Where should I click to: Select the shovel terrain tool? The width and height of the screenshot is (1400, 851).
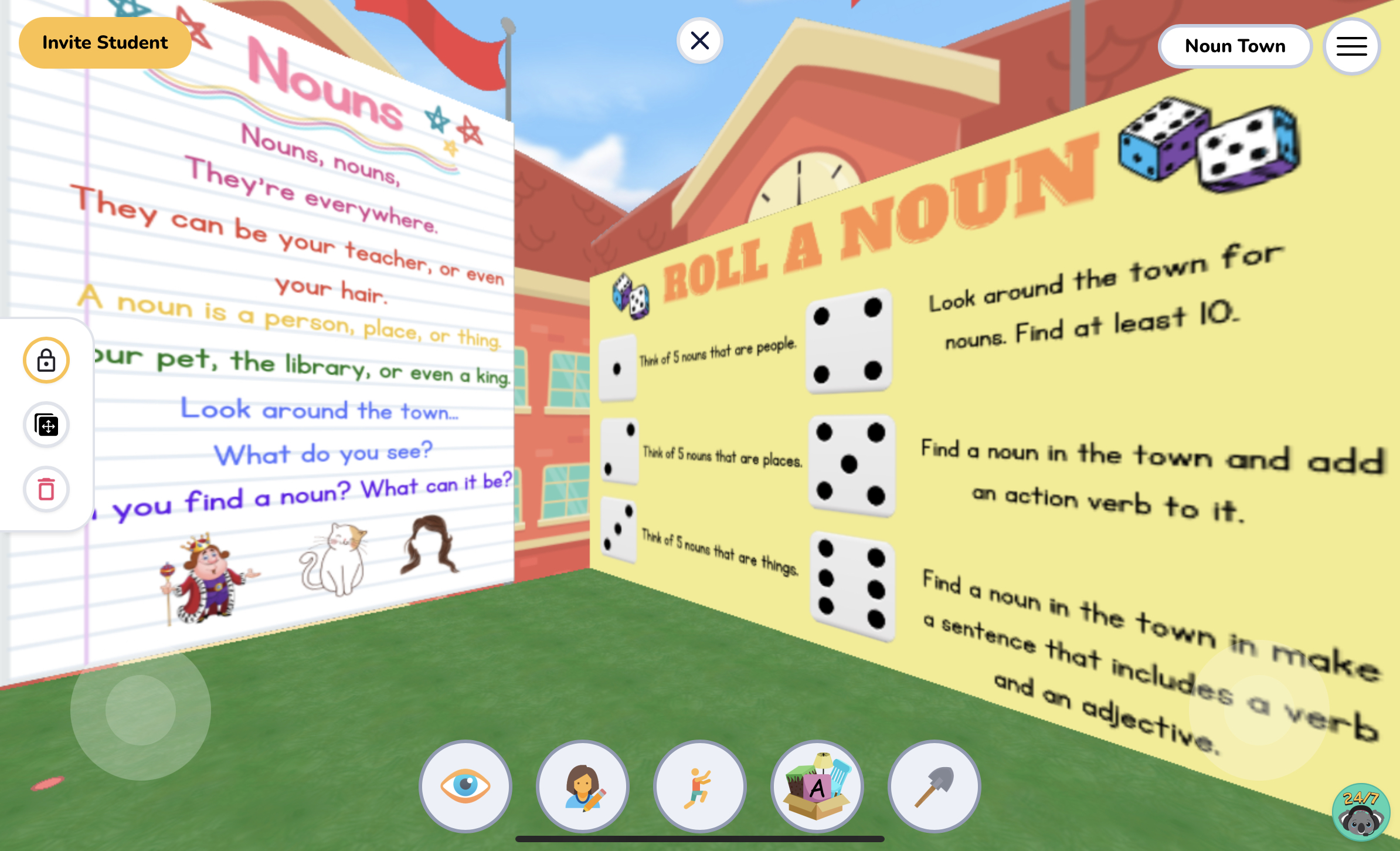coord(934,787)
